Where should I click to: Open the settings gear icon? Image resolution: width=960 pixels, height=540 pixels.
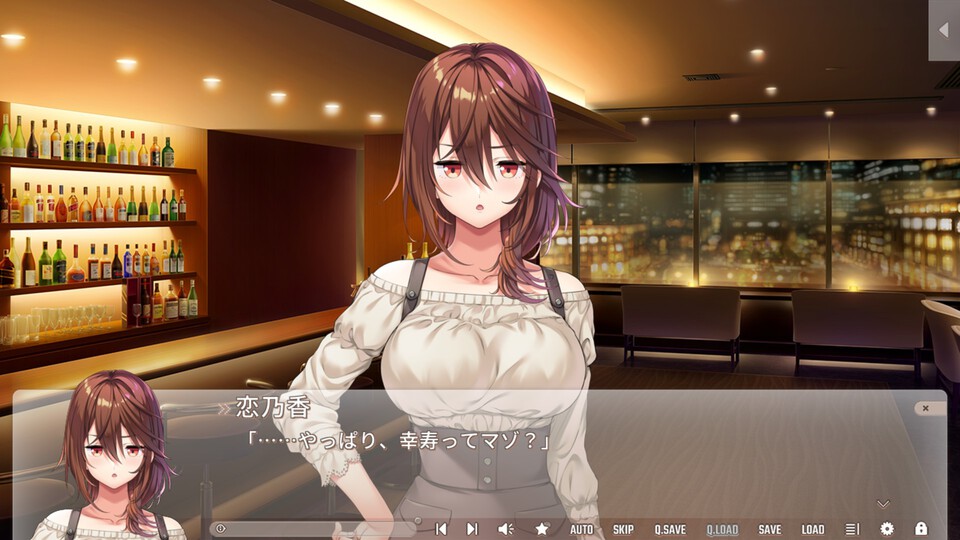pyautogui.click(x=886, y=529)
